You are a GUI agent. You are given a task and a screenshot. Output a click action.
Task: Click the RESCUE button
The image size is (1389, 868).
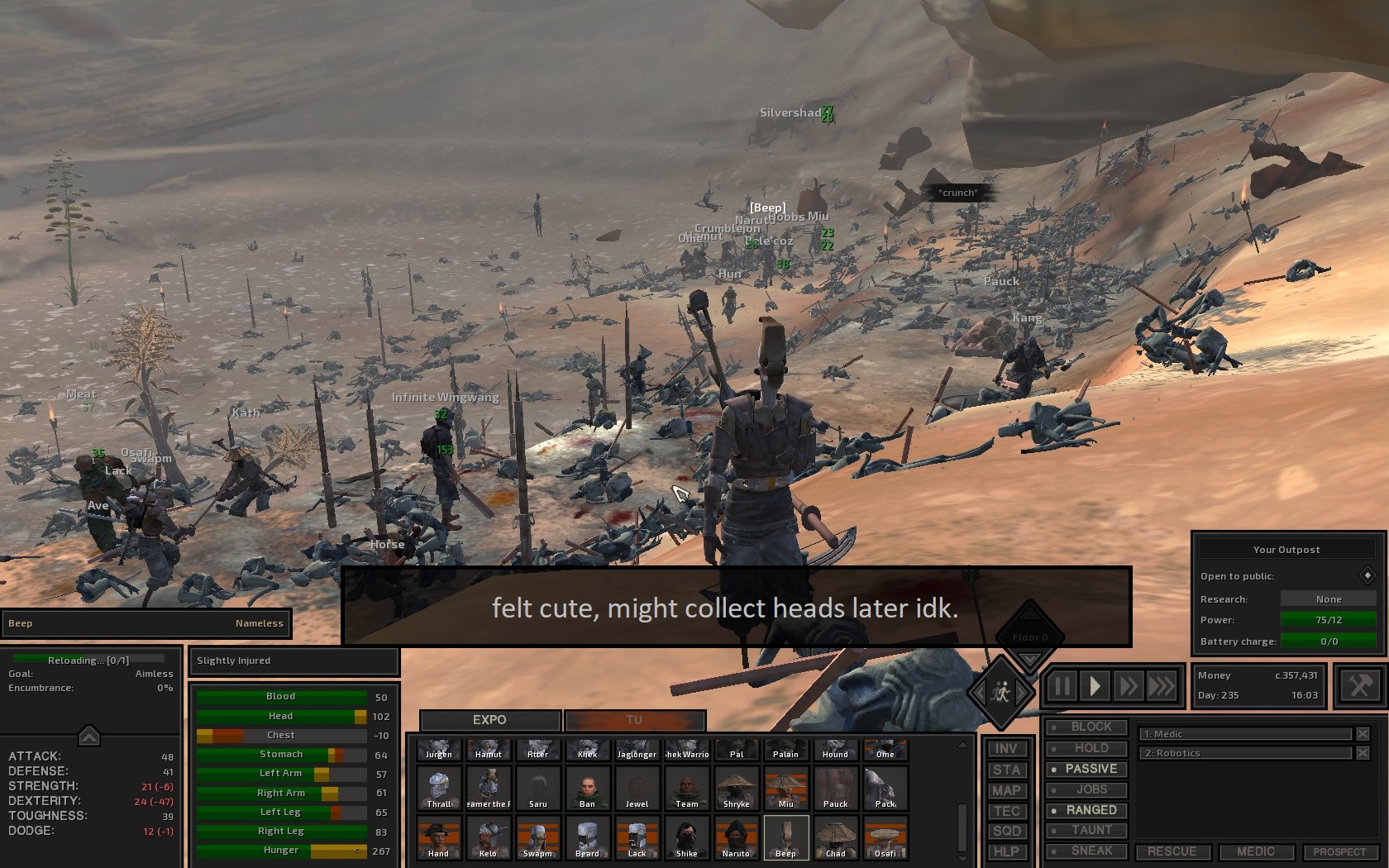point(1173,851)
